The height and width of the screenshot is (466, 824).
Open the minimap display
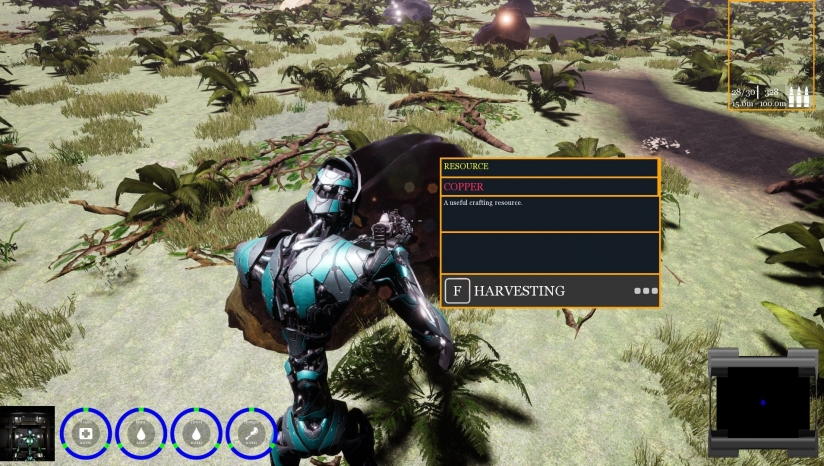pyautogui.click(x=764, y=400)
